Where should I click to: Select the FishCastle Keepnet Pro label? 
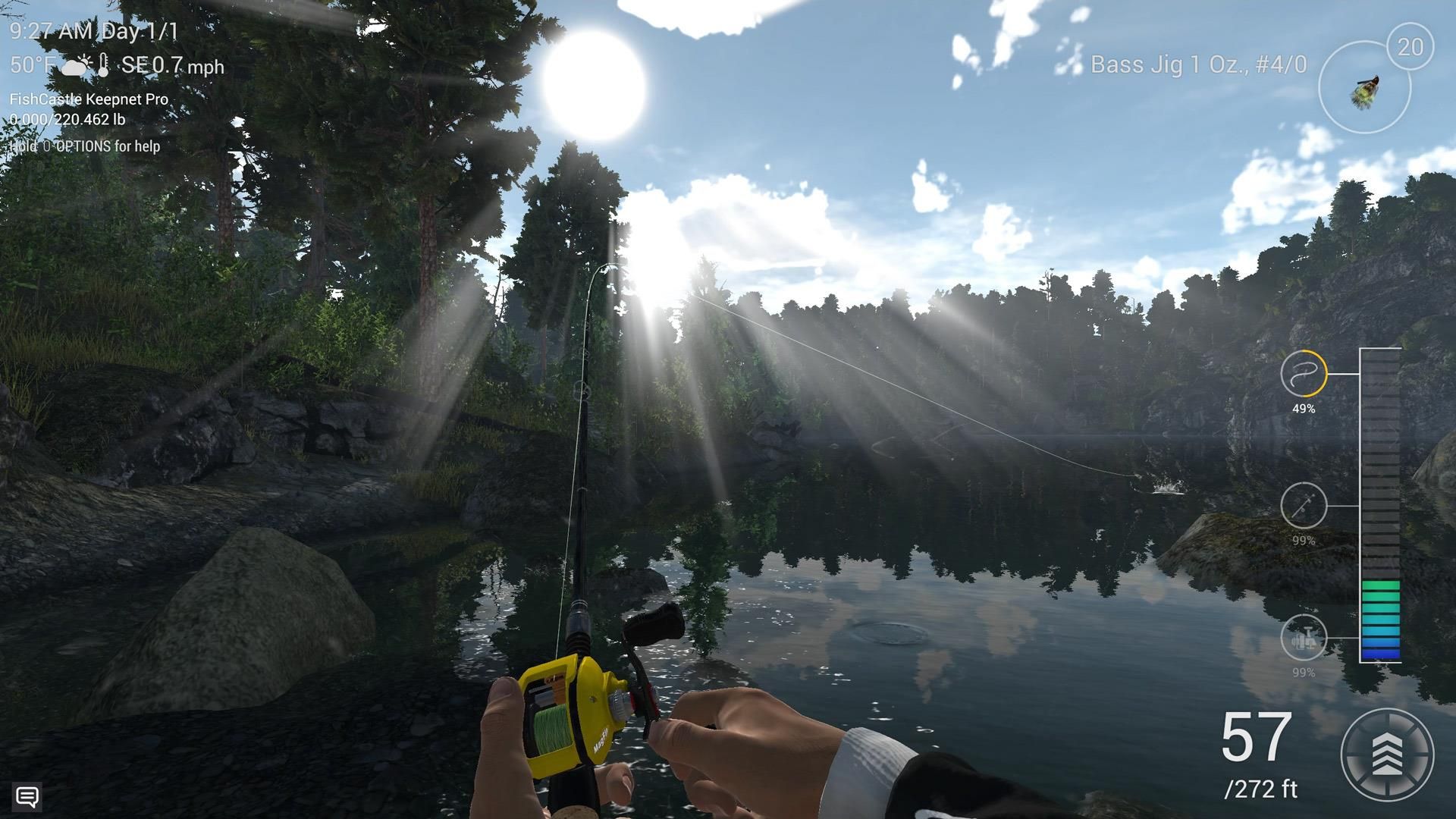coord(89,99)
